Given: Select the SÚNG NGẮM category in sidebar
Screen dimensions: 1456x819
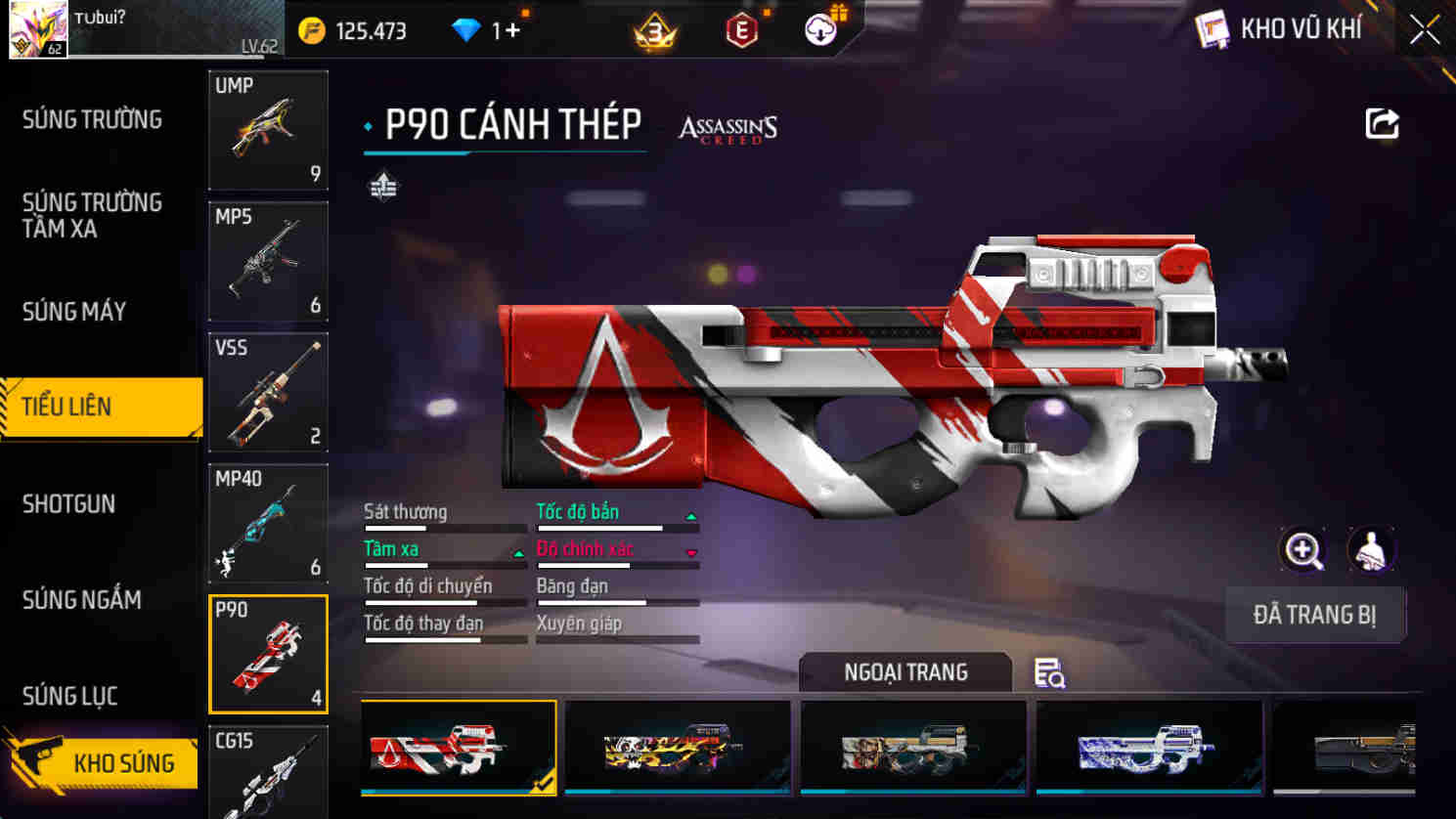Looking at the screenshot, I should pos(82,600).
